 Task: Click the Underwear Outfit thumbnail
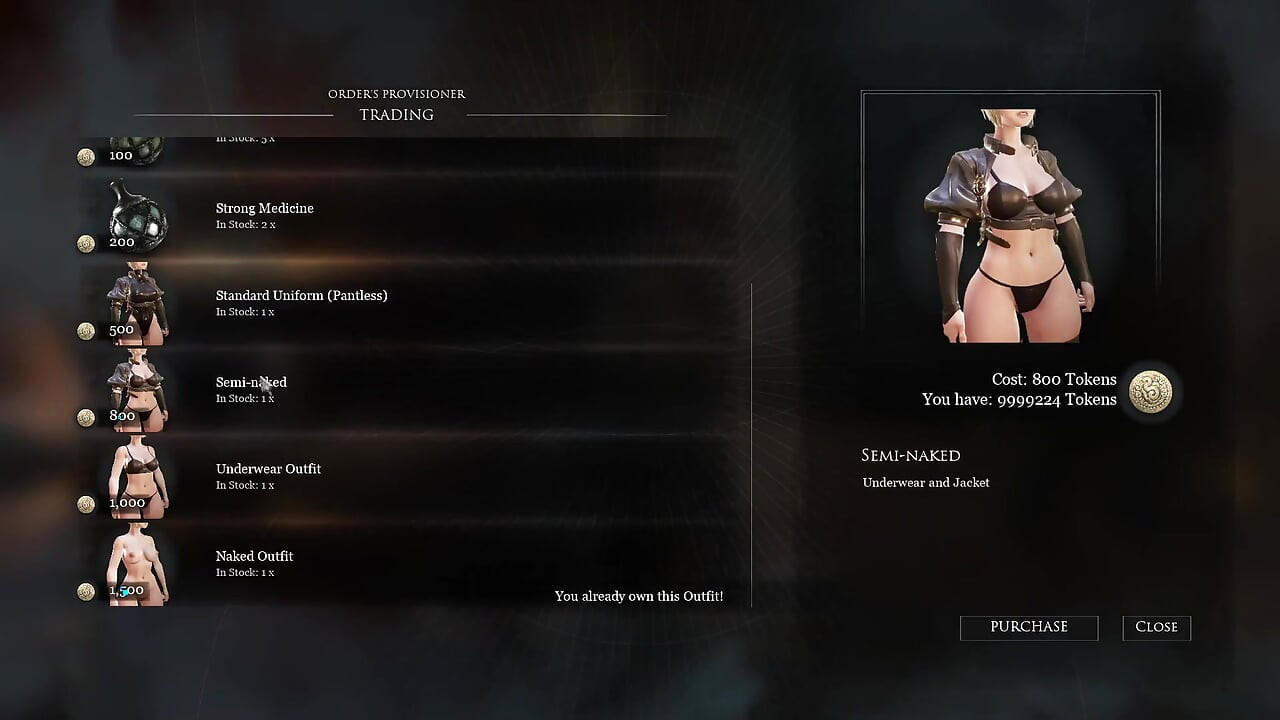coord(137,478)
